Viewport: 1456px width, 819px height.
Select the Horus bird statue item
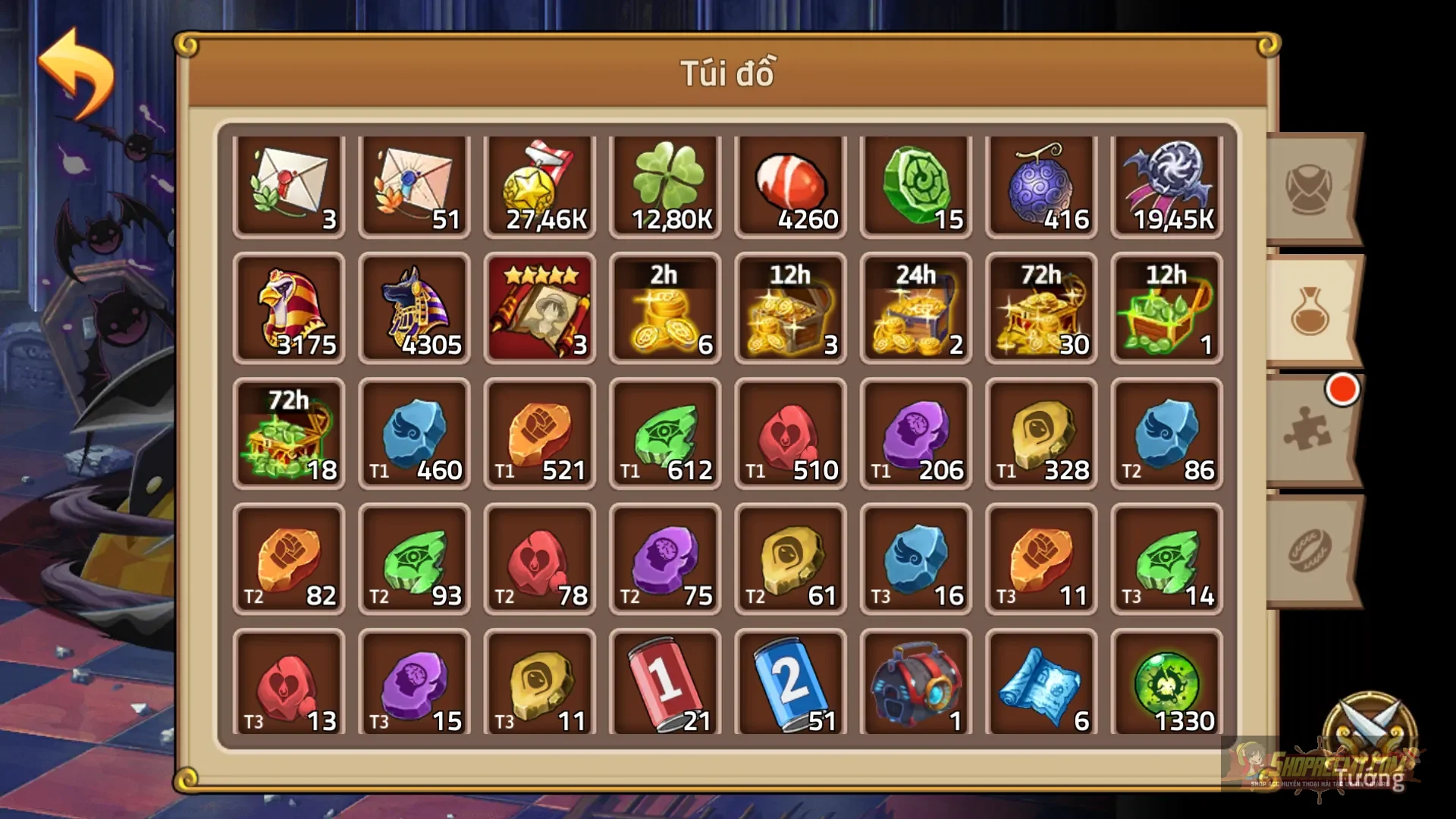tap(290, 309)
